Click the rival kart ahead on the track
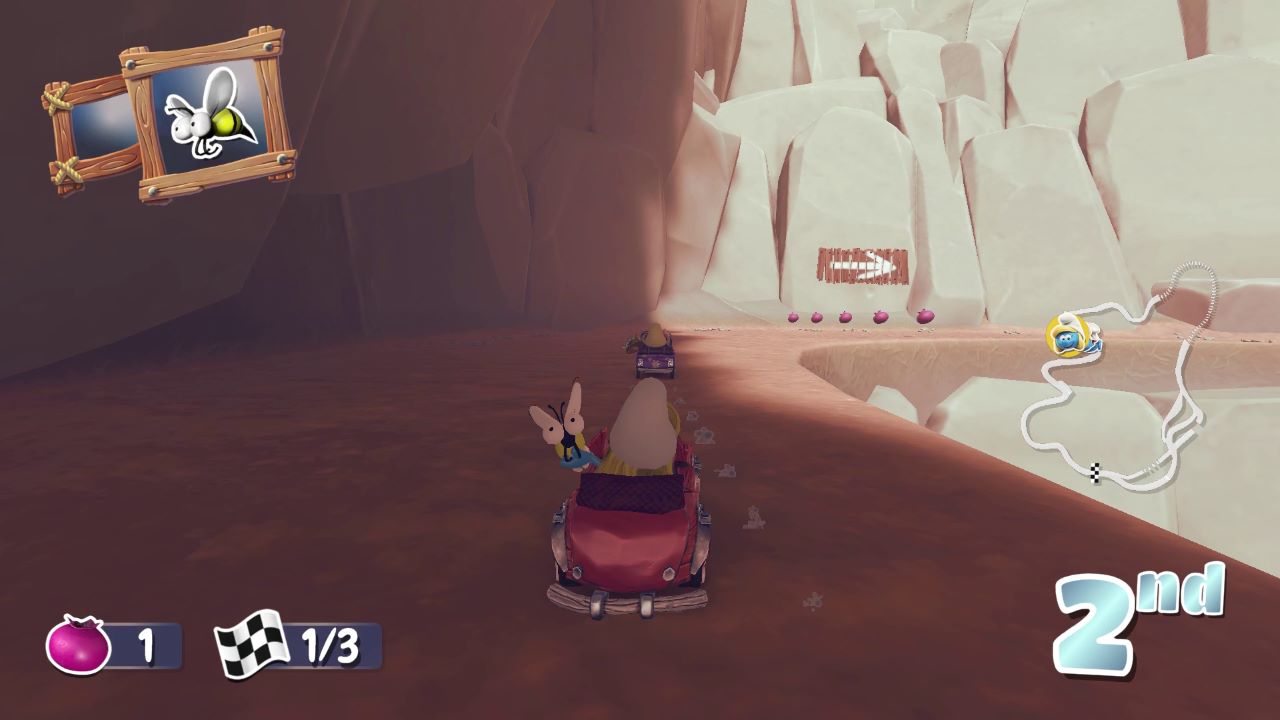1280x720 pixels. pyautogui.click(x=655, y=360)
